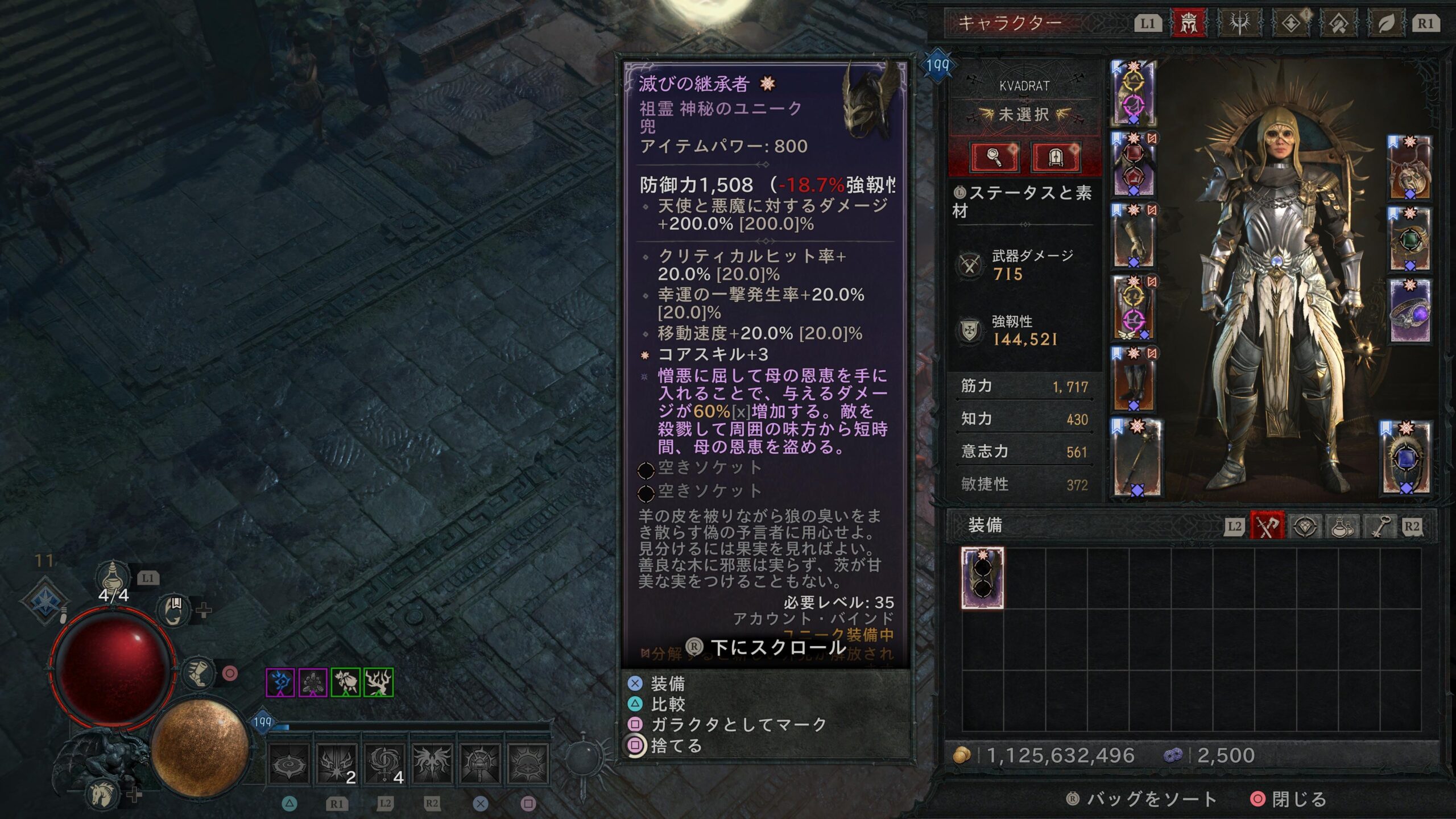Open the leaf icon tab
Viewport: 1456px width, 819px height.
[1386, 23]
